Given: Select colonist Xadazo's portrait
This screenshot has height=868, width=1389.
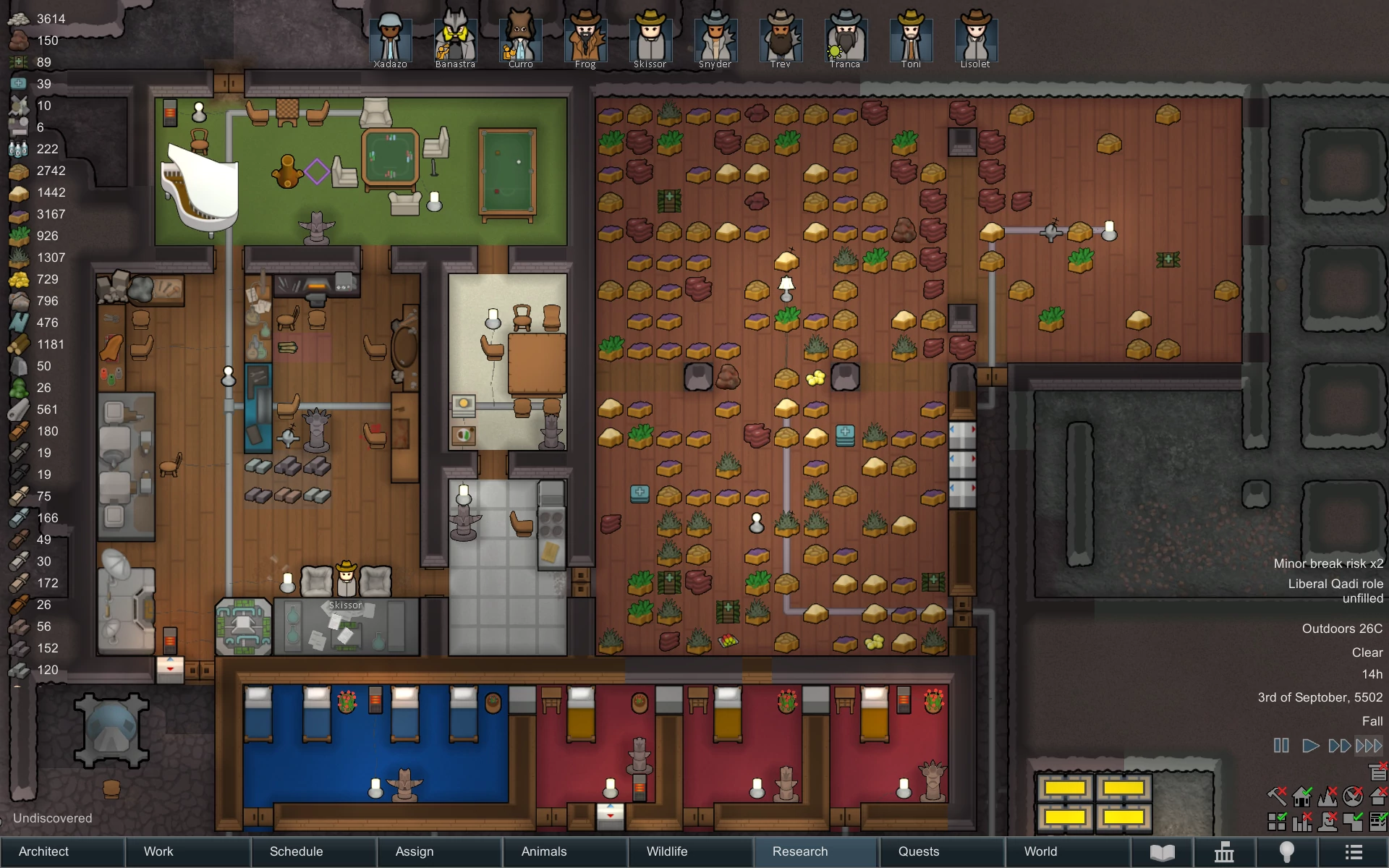Looking at the screenshot, I should [x=390, y=40].
